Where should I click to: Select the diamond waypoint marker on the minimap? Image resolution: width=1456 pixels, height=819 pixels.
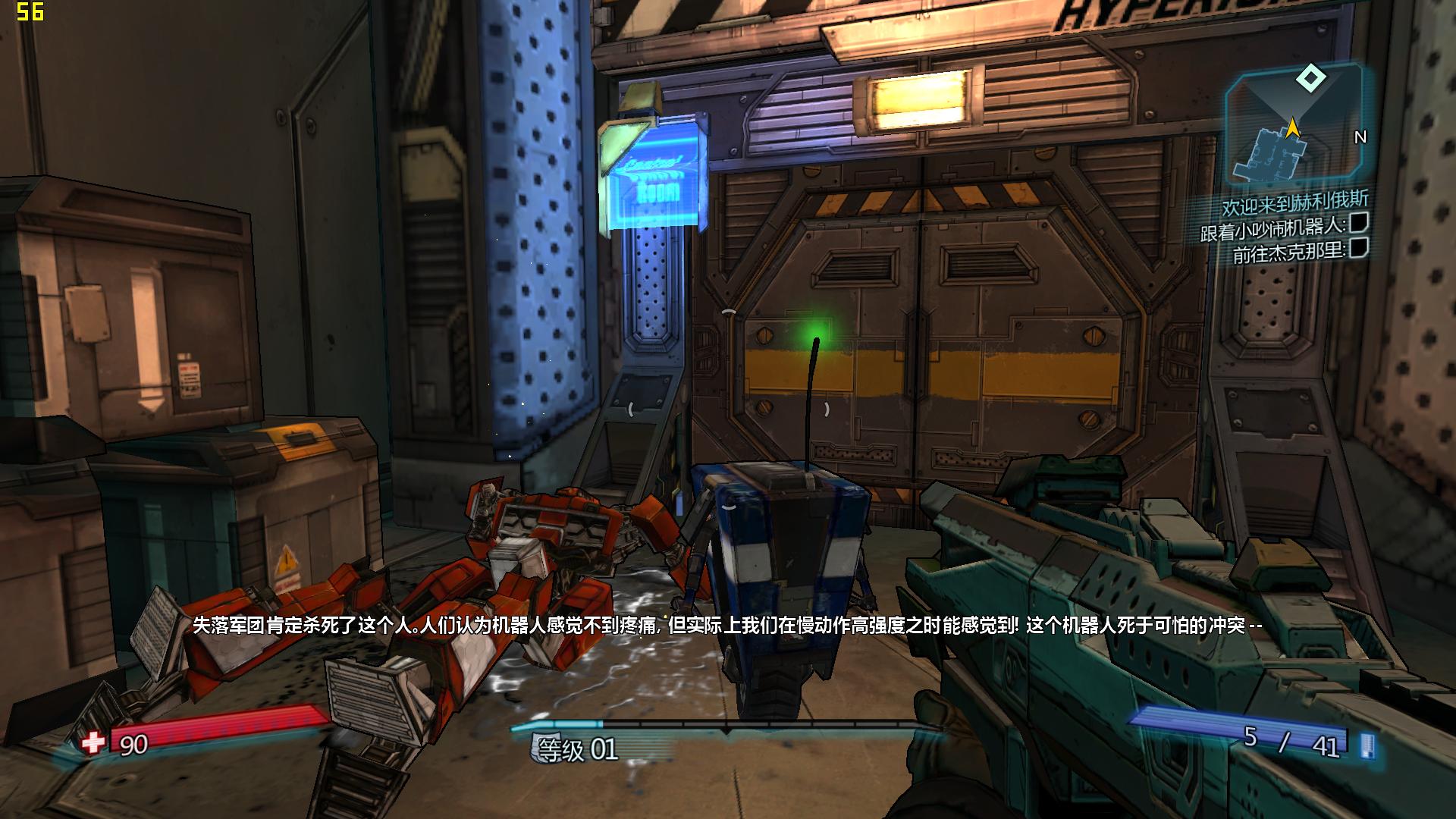click(1310, 77)
